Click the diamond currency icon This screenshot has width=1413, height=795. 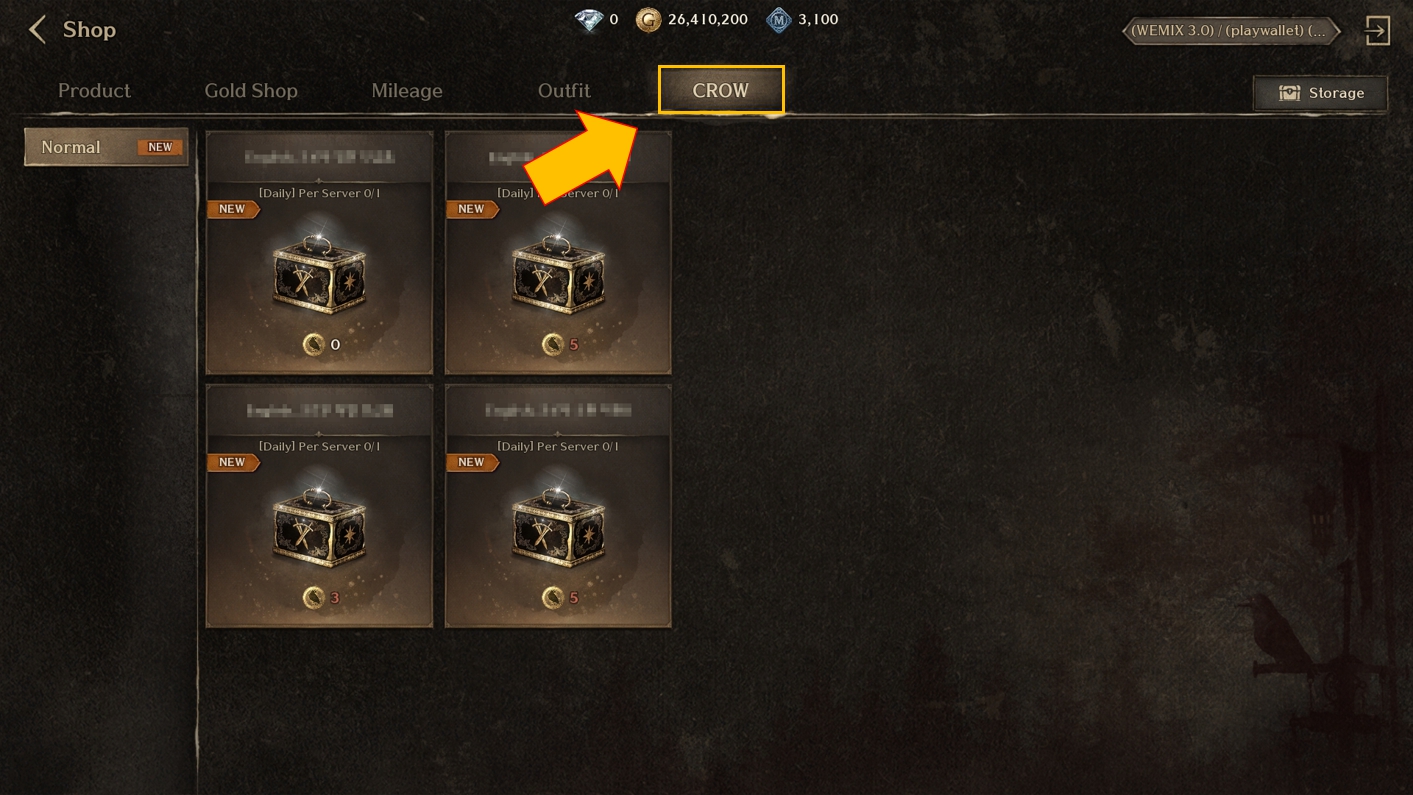coord(589,20)
